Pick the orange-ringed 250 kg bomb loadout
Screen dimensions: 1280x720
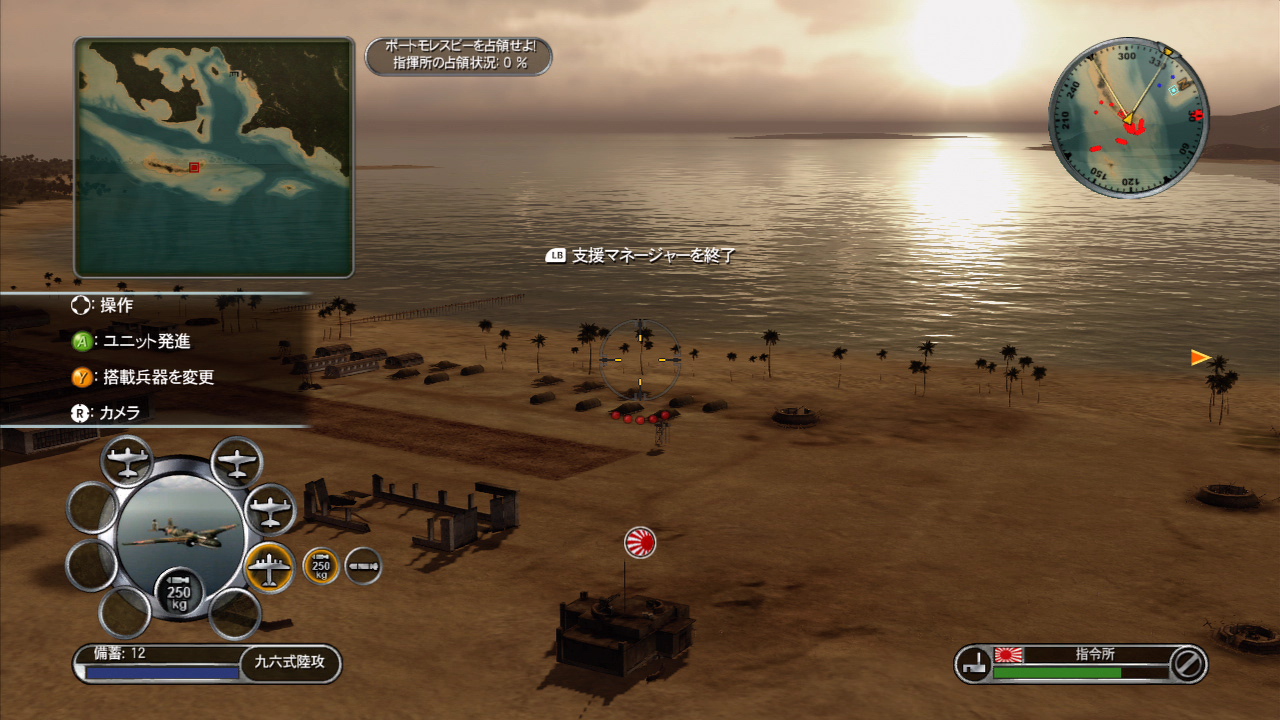tap(321, 567)
